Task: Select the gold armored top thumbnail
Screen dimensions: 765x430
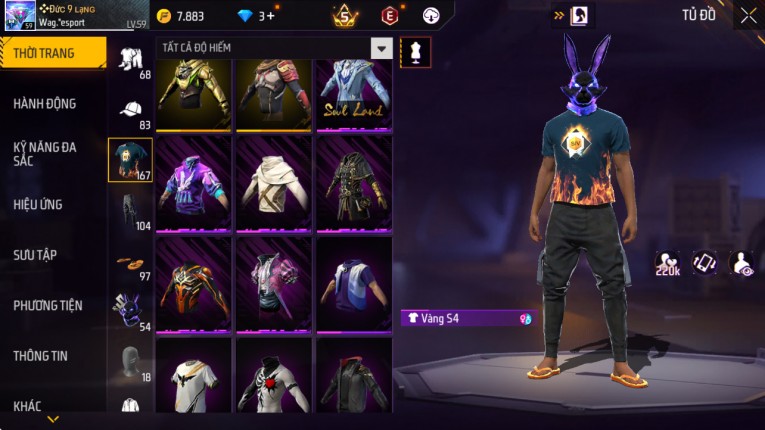Action: (x=194, y=95)
